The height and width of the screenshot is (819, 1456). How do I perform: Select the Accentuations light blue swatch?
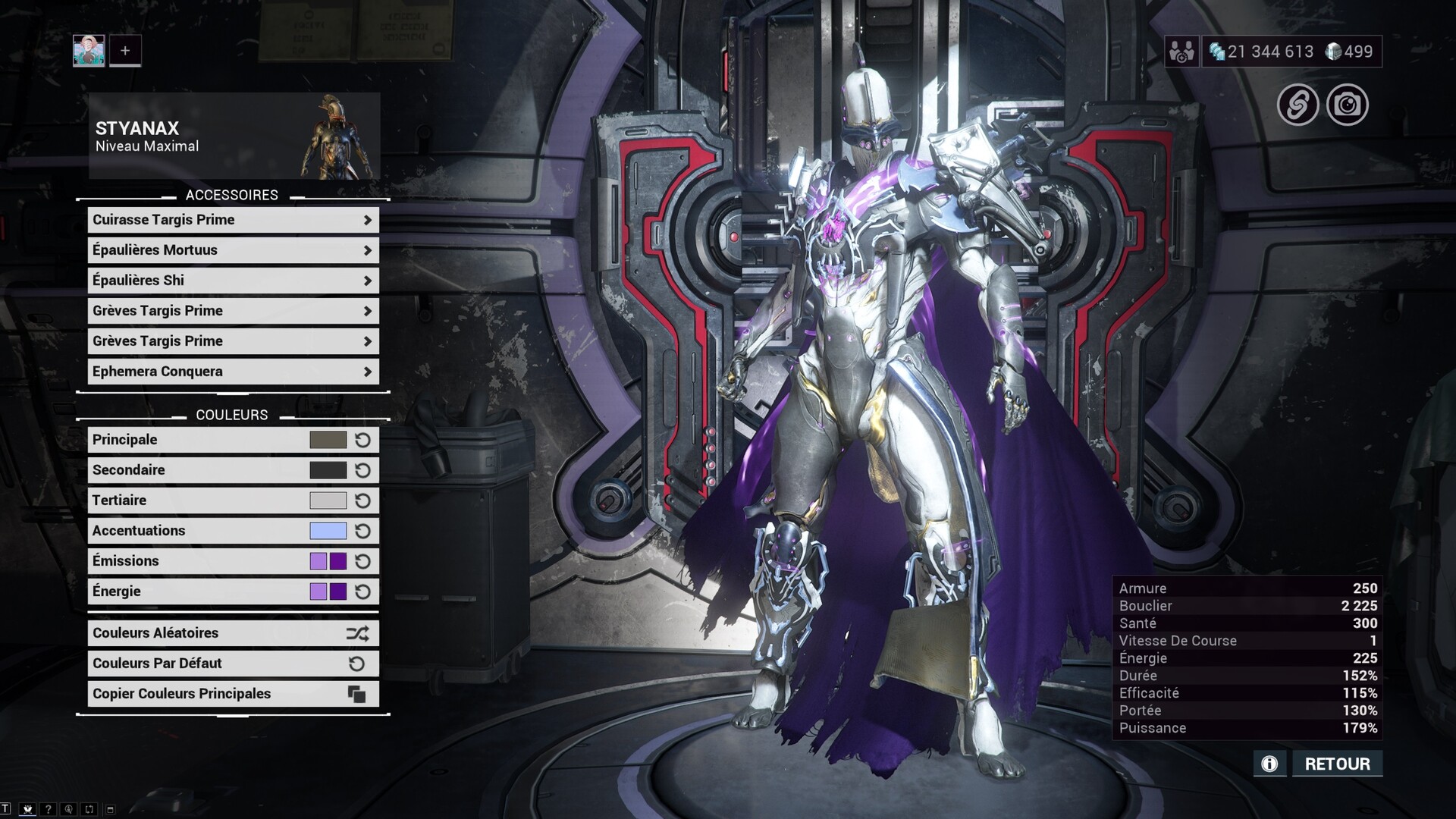pos(328,531)
